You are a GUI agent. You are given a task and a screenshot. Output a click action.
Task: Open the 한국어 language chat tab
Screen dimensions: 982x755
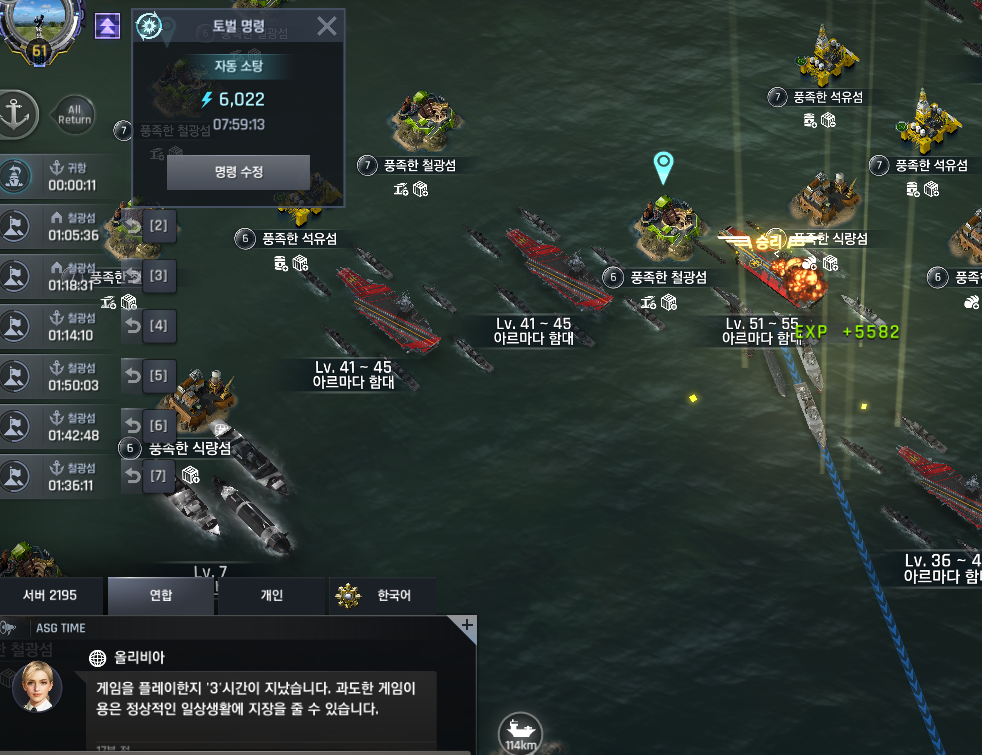[x=382, y=596]
